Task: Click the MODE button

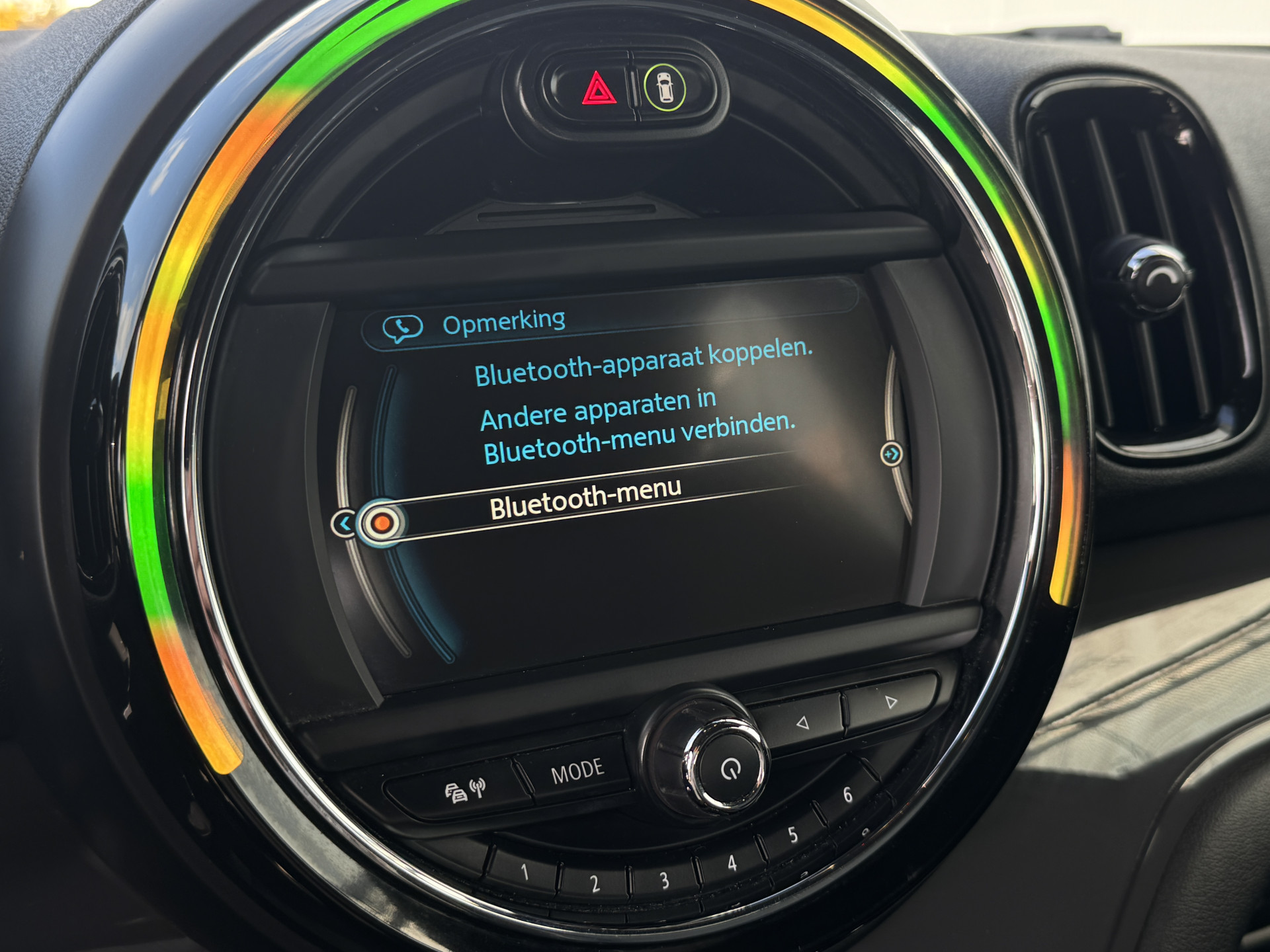Action: tap(577, 771)
